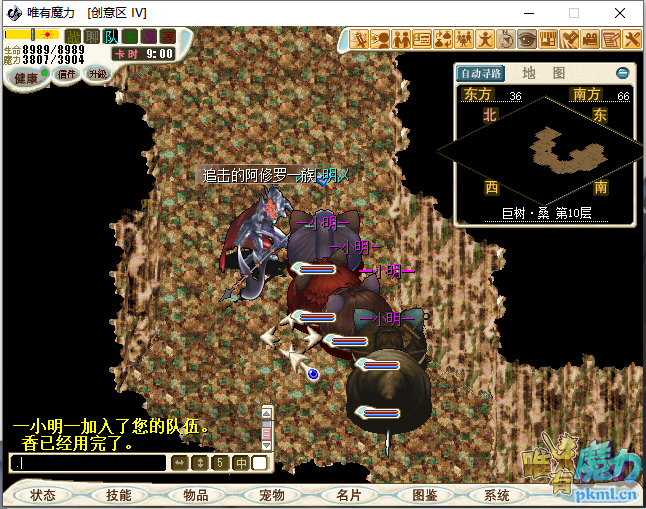The image size is (646, 509).
Task: Click the 健康 health status button
Action: pos(27,77)
